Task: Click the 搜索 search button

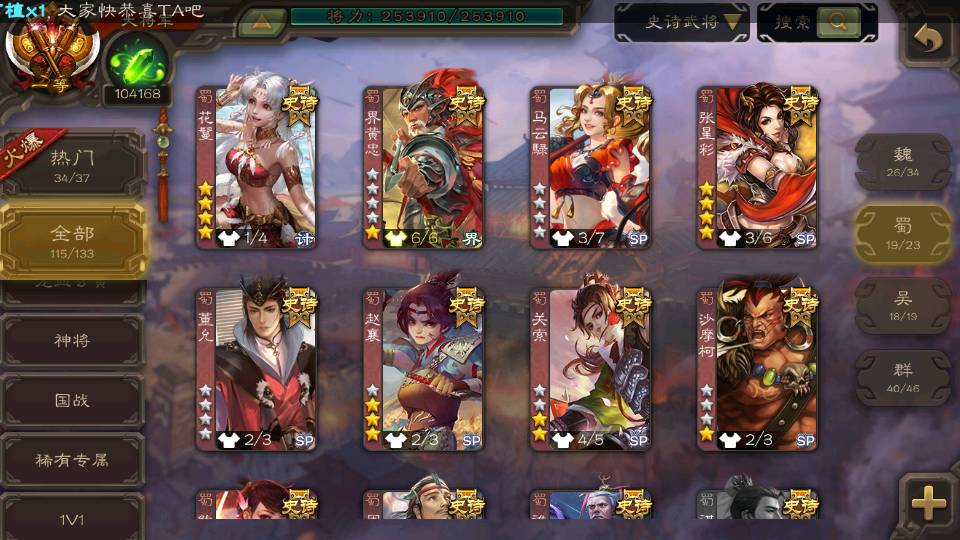Action: pyautogui.click(x=816, y=22)
